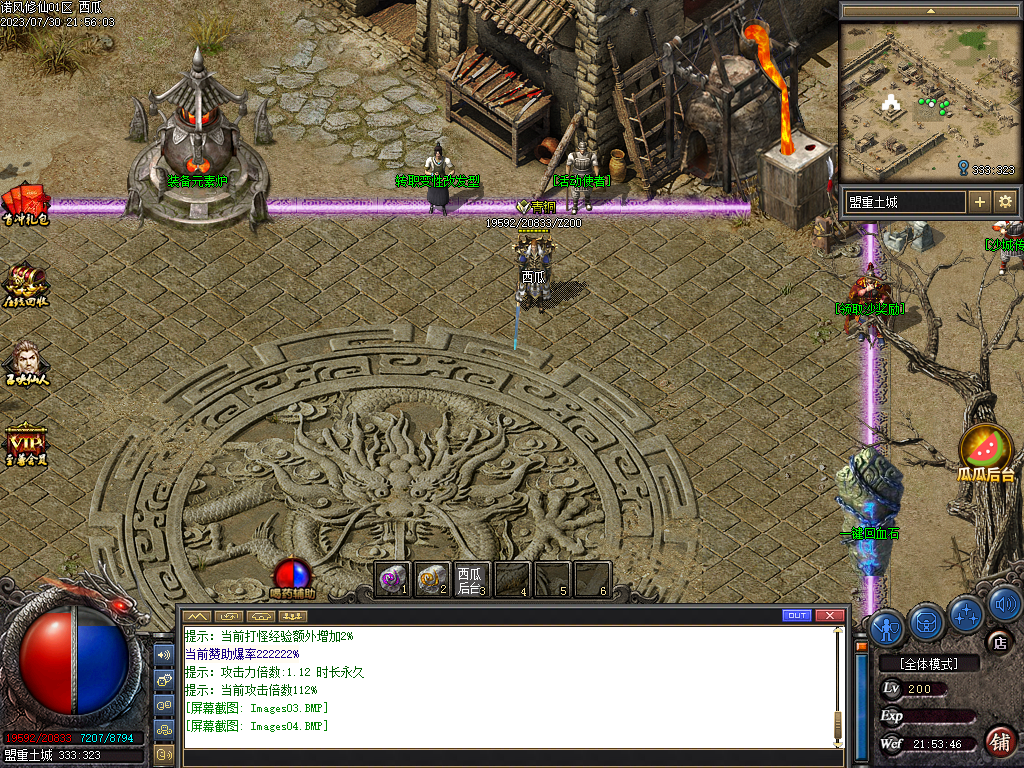1024x768 pixels.
Task: Select the 西瓜后台 hotbar slot 3
Action: 473,578
